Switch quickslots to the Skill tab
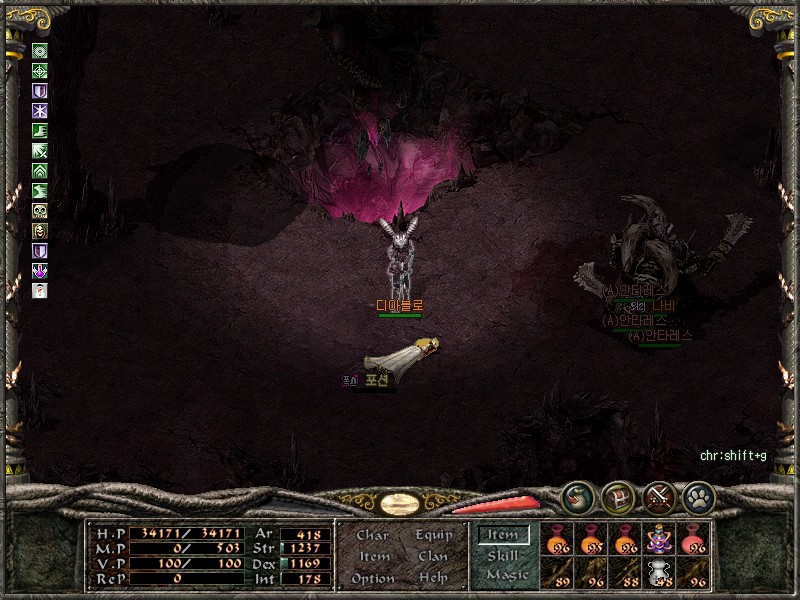 tap(503, 555)
